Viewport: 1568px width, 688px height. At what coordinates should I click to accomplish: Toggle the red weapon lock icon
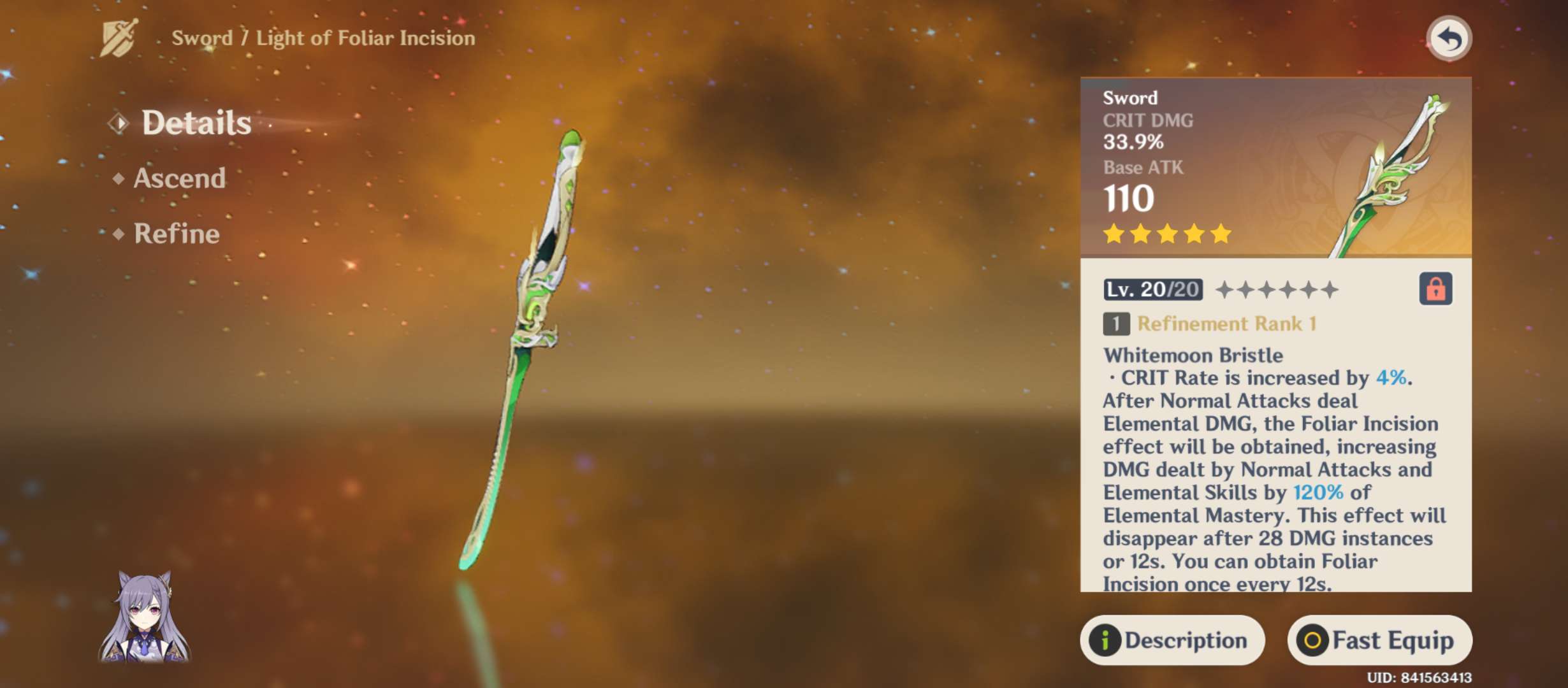pyautogui.click(x=1435, y=289)
